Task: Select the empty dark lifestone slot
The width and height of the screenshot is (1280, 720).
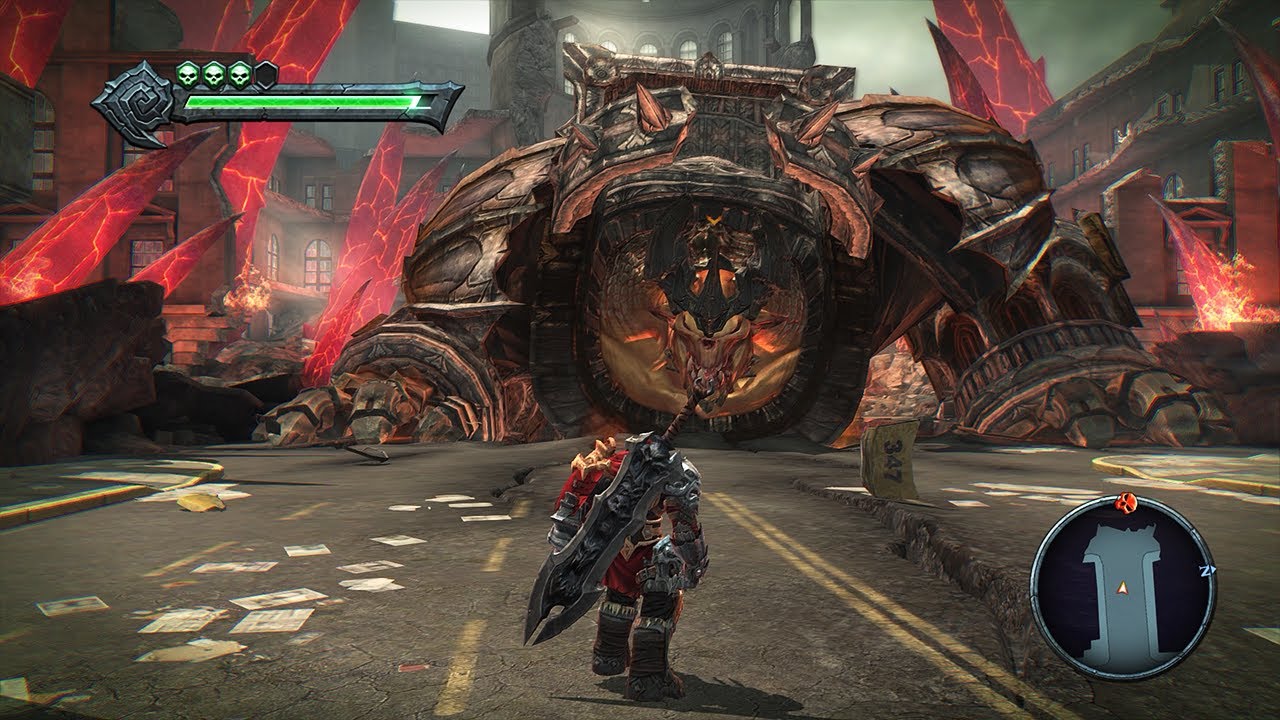Action: point(266,74)
